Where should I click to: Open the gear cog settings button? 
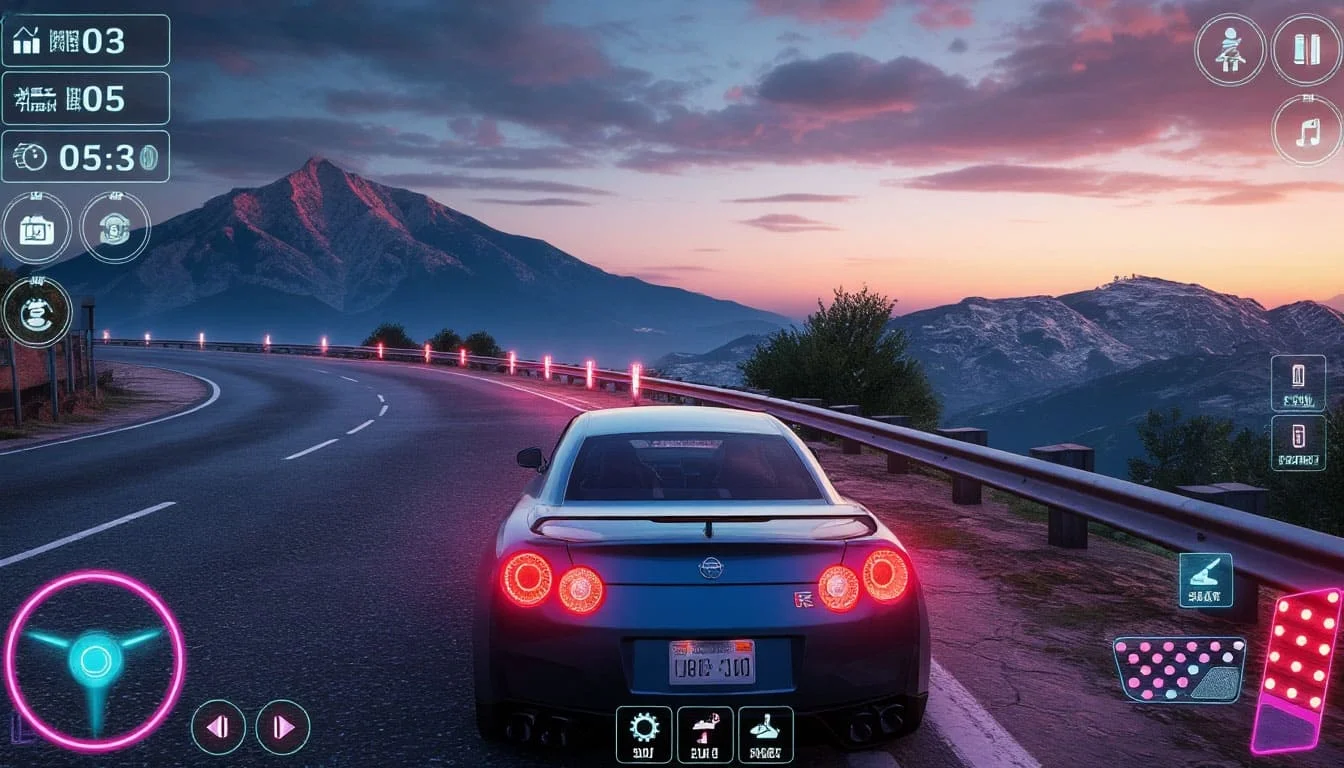pos(643,735)
